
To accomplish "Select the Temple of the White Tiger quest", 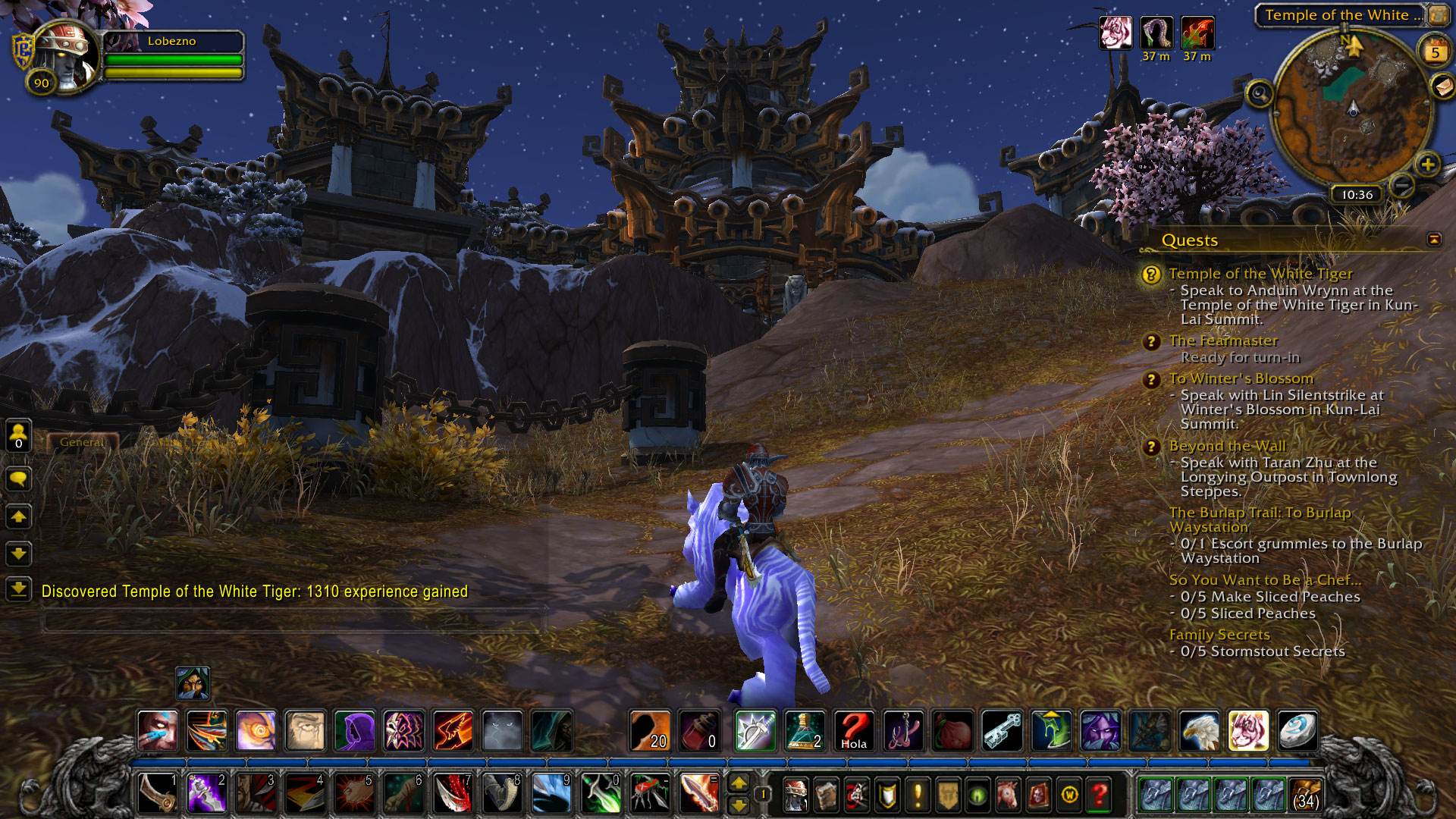I will click(1260, 274).
